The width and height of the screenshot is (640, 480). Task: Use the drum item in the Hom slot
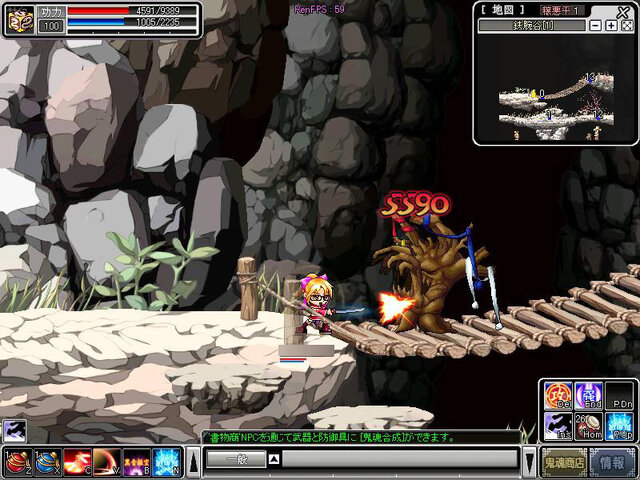pyautogui.click(x=589, y=426)
